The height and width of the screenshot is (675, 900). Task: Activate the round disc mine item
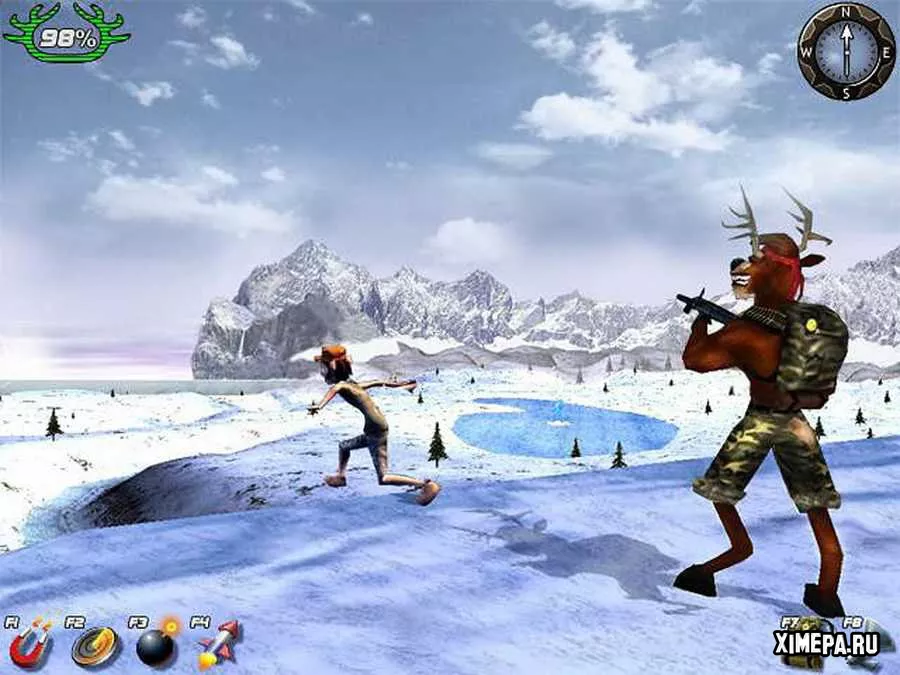tap(94, 647)
